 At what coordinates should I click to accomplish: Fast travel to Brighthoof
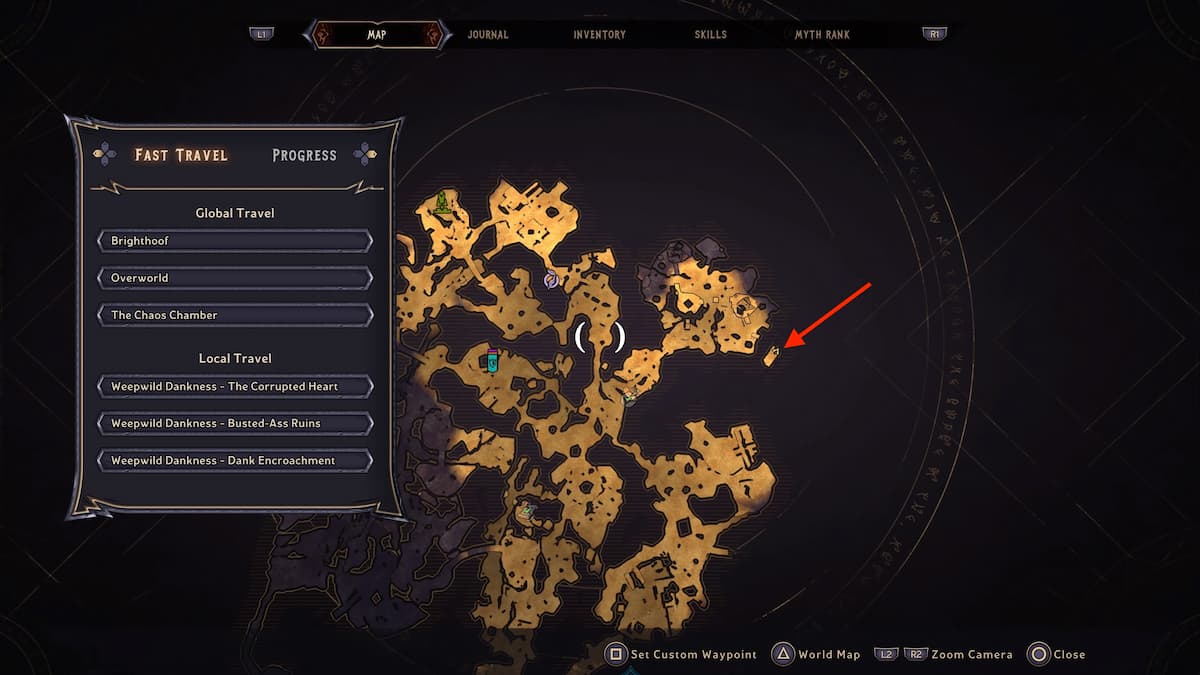point(235,241)
